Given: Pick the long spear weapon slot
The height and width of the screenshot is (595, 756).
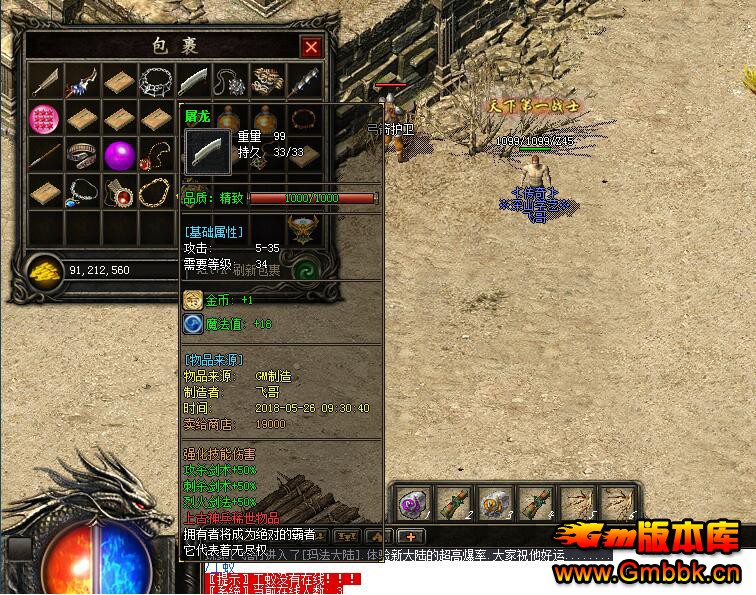Looking at the screenshot, I should point(46,155).
